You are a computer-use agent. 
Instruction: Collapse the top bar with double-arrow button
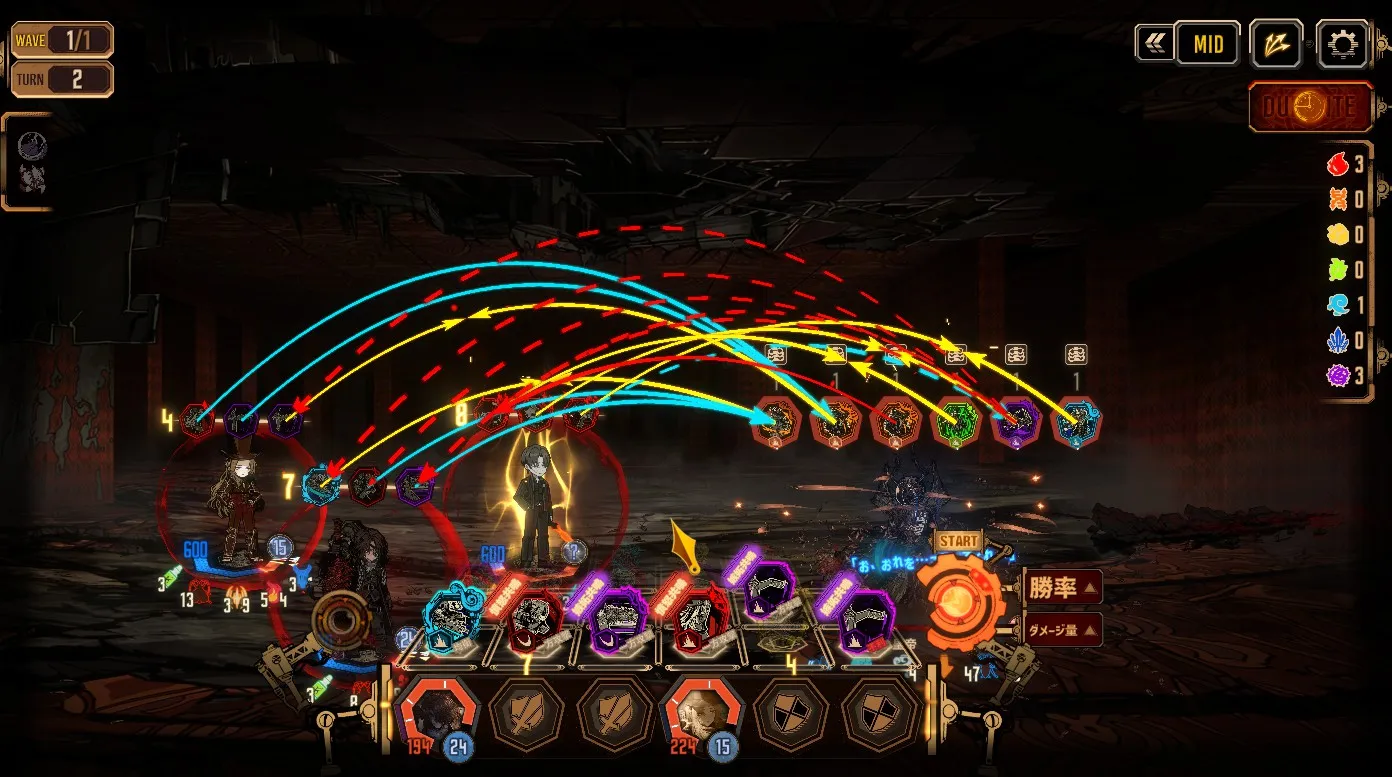(x=1154, y=44)
